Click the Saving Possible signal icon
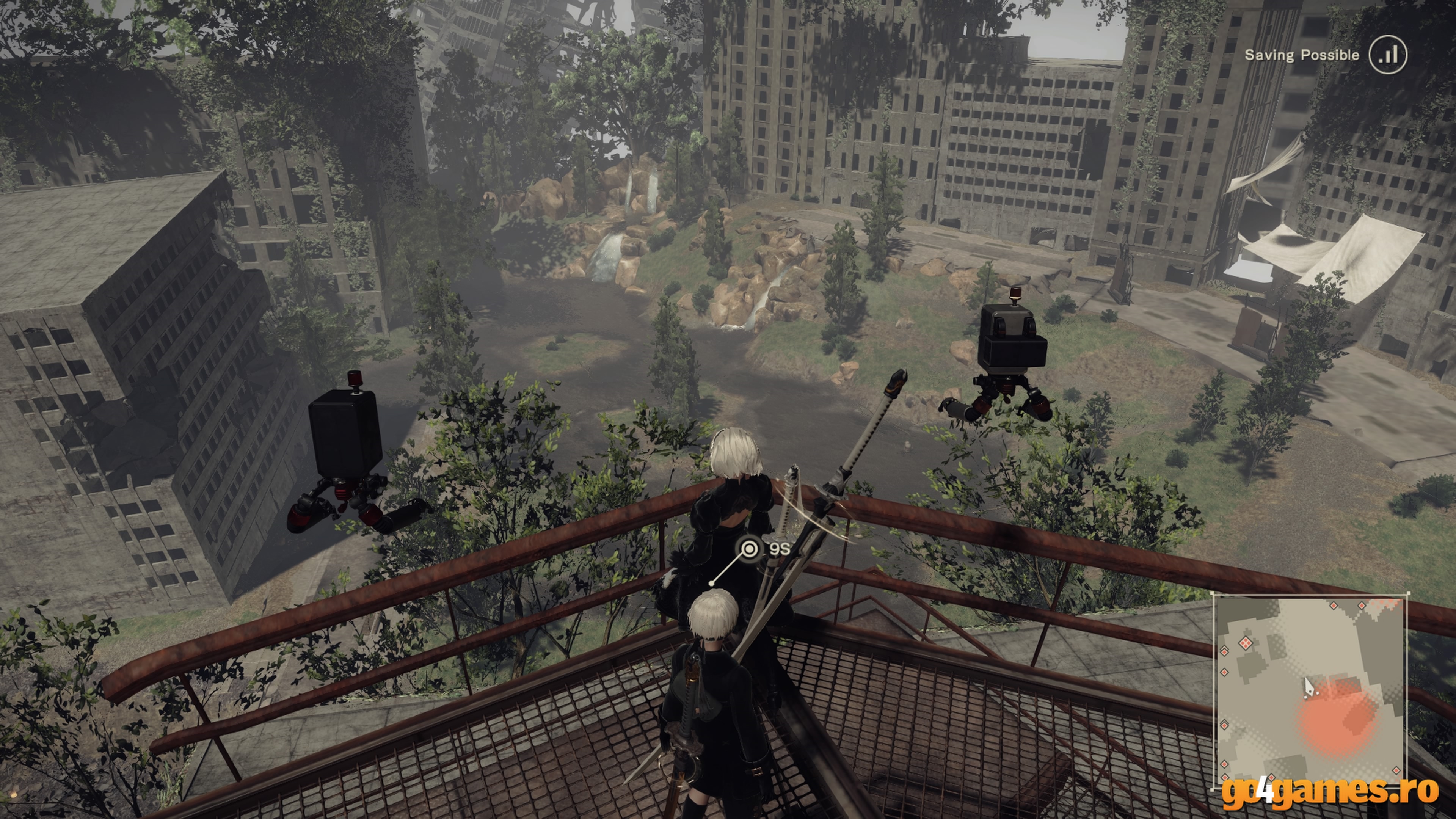Image resolution: width=1456 pixels, height=819 pixels. click(1388, 55)
